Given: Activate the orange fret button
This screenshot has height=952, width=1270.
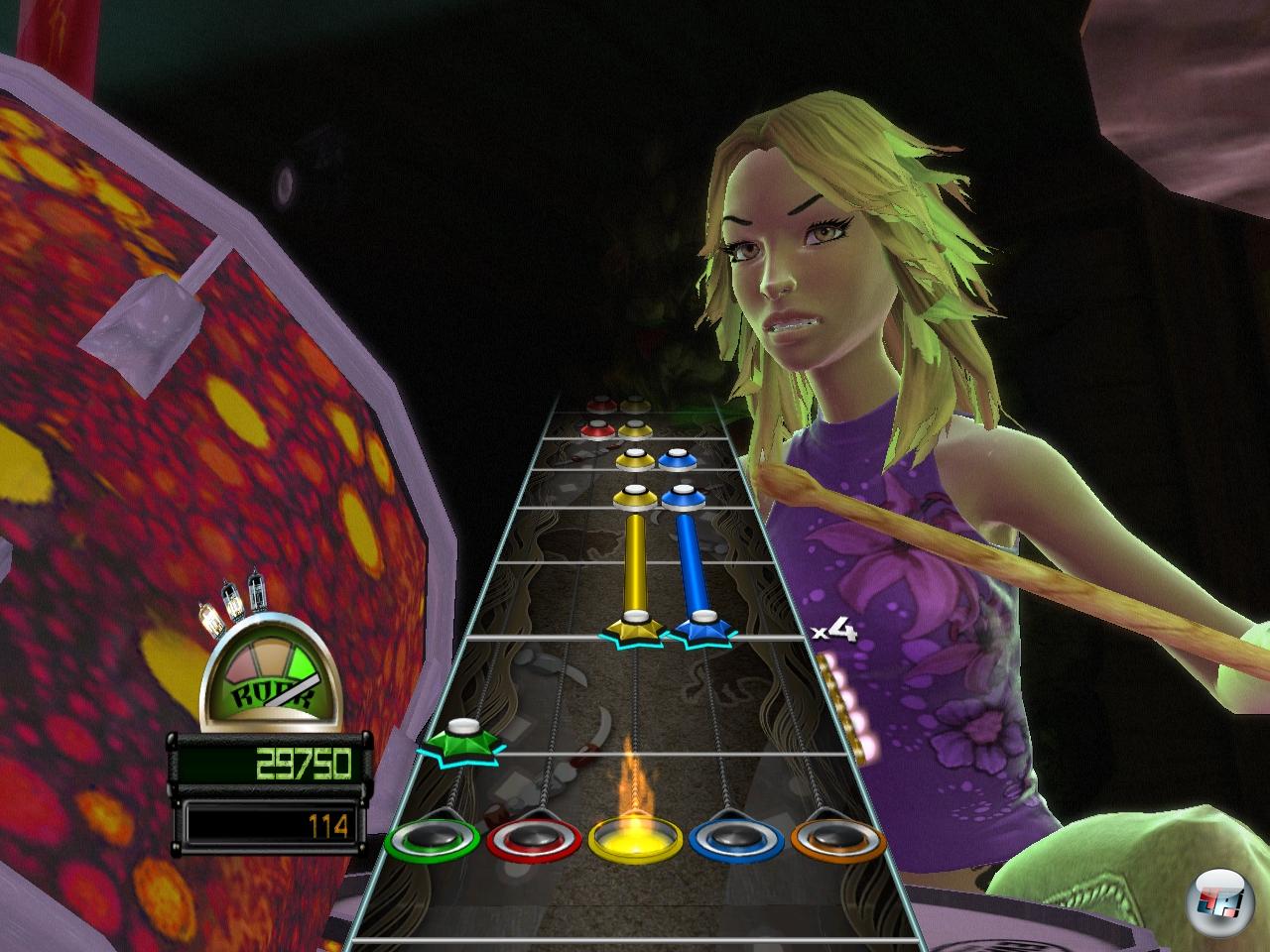Looking at the screenshot, I should 838,840.
